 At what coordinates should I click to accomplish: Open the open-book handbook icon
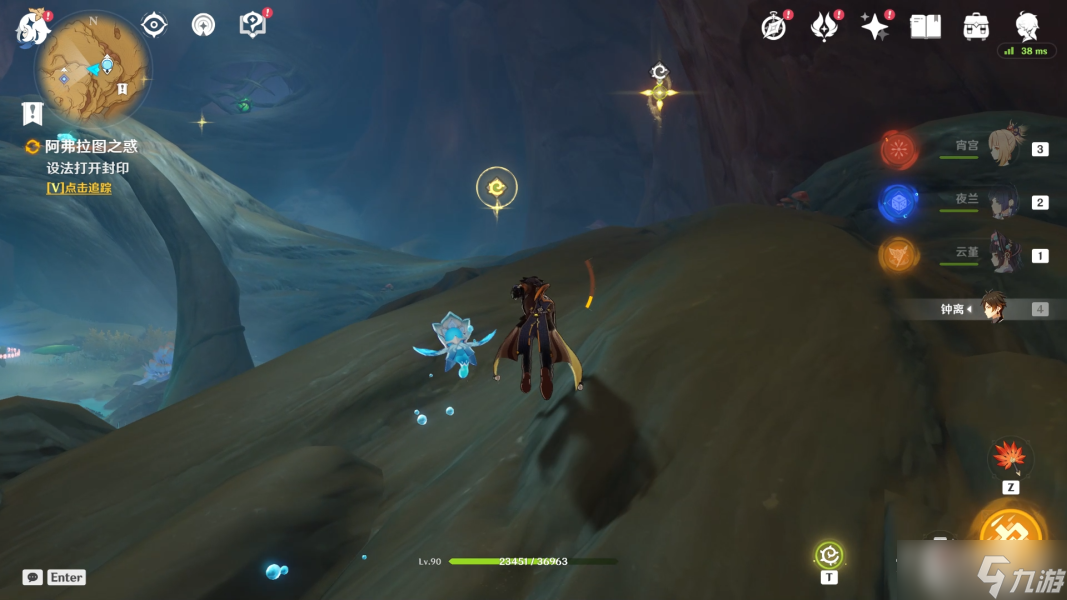(925, 27)
